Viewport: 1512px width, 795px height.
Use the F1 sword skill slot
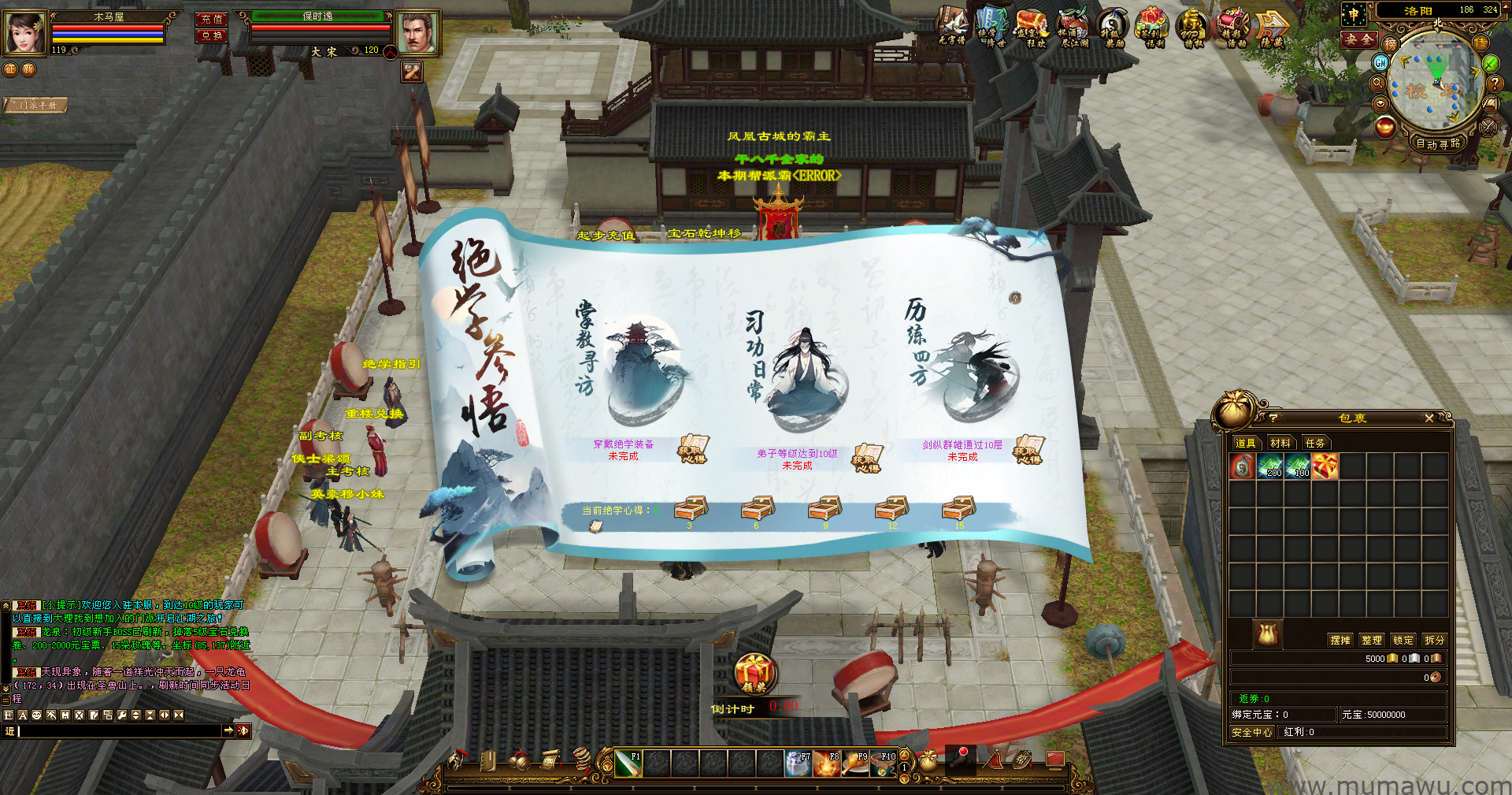pos(628,763)
